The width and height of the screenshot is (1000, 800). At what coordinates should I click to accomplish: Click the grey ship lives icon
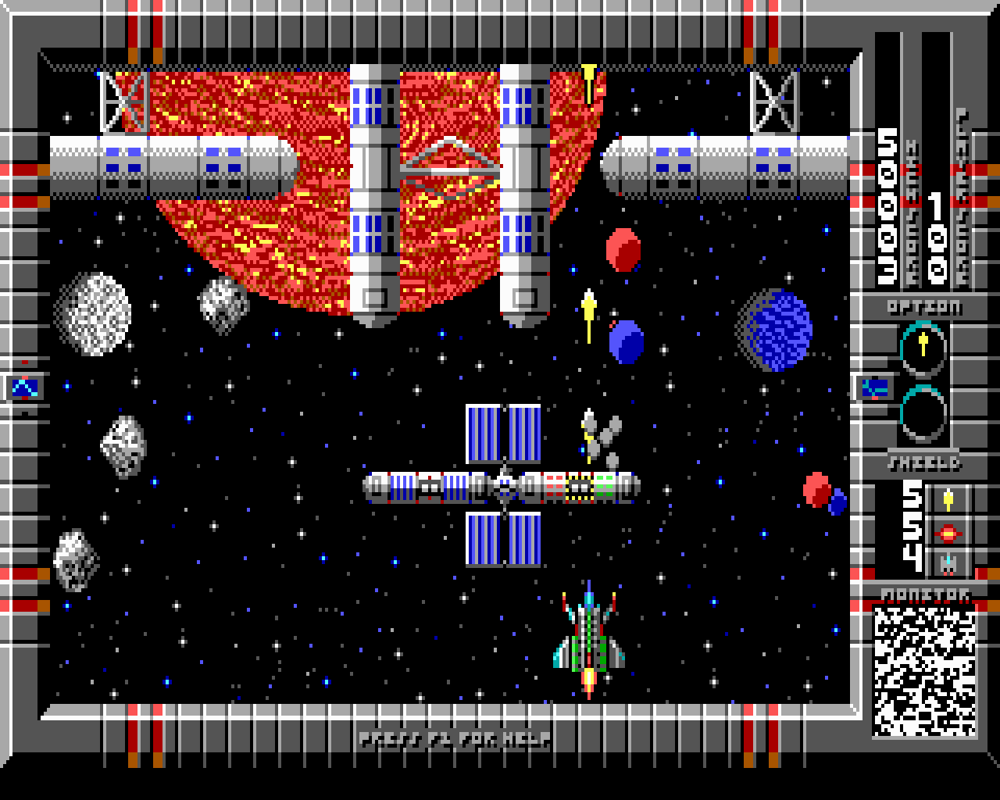point(948,564)
